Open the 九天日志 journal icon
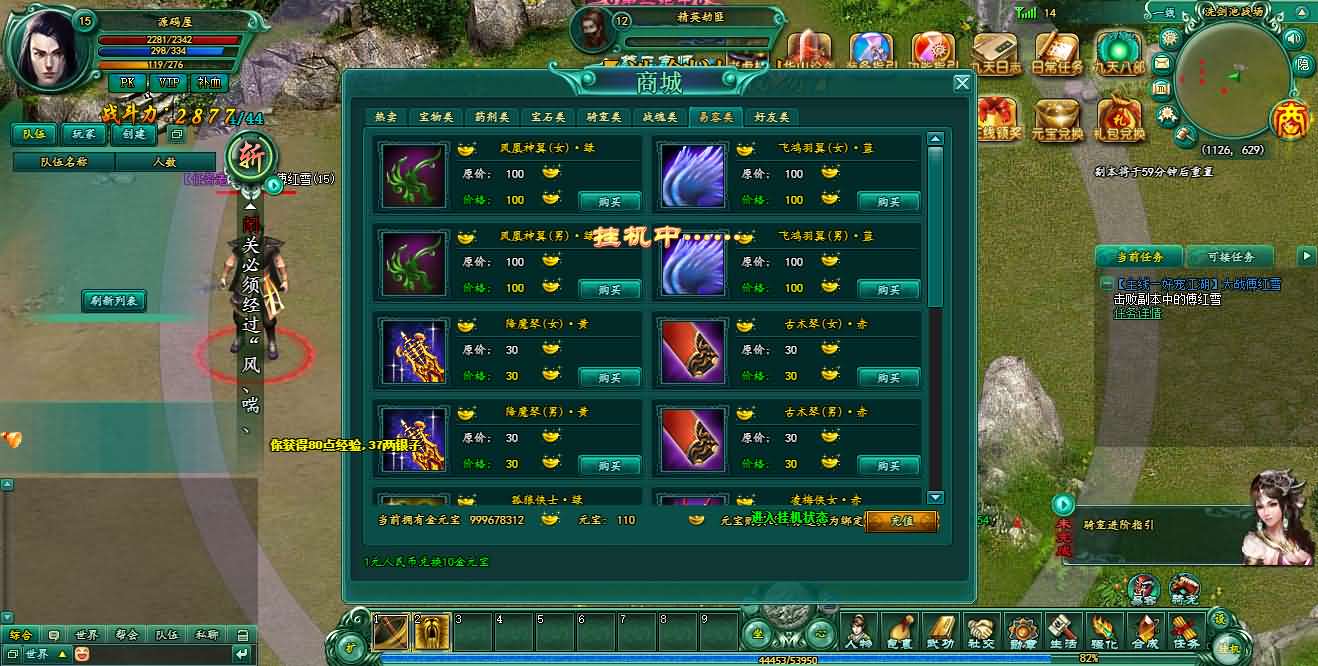The height and width of the screenshot is (666, 1318). click(x=996, y=53)
